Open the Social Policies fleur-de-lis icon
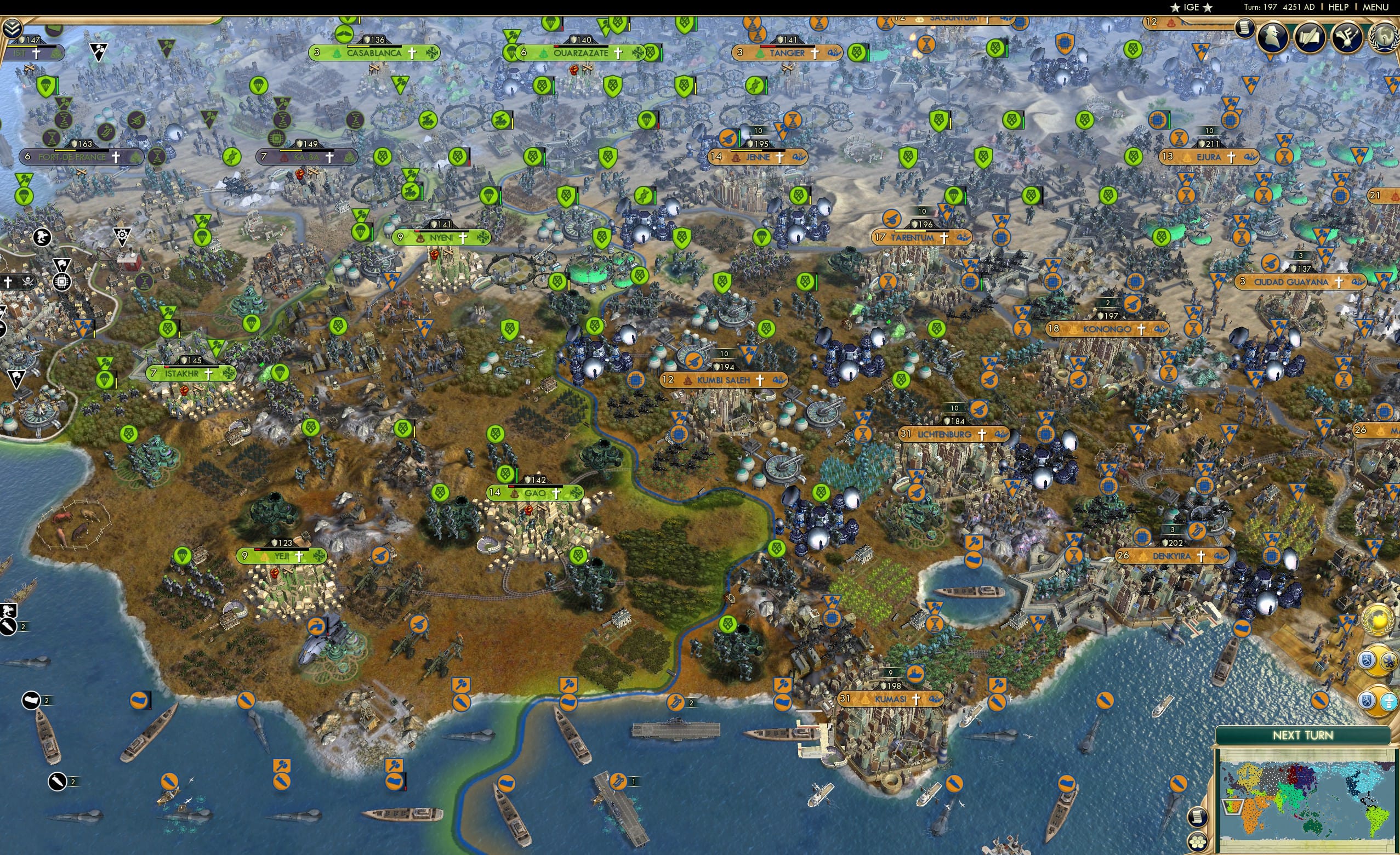 1347,37
